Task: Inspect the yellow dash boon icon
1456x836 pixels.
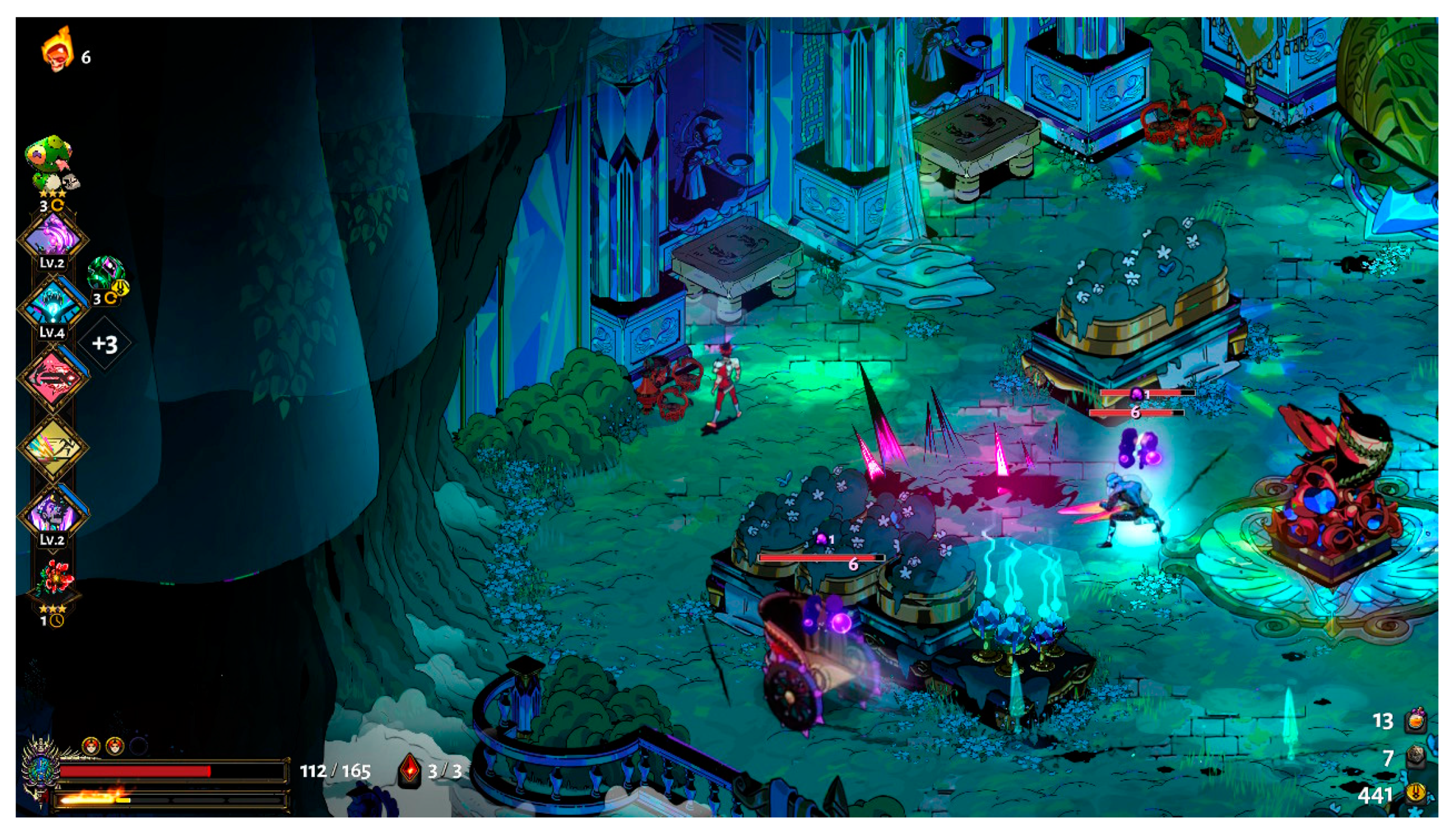Action: click(x=53, y=446)
